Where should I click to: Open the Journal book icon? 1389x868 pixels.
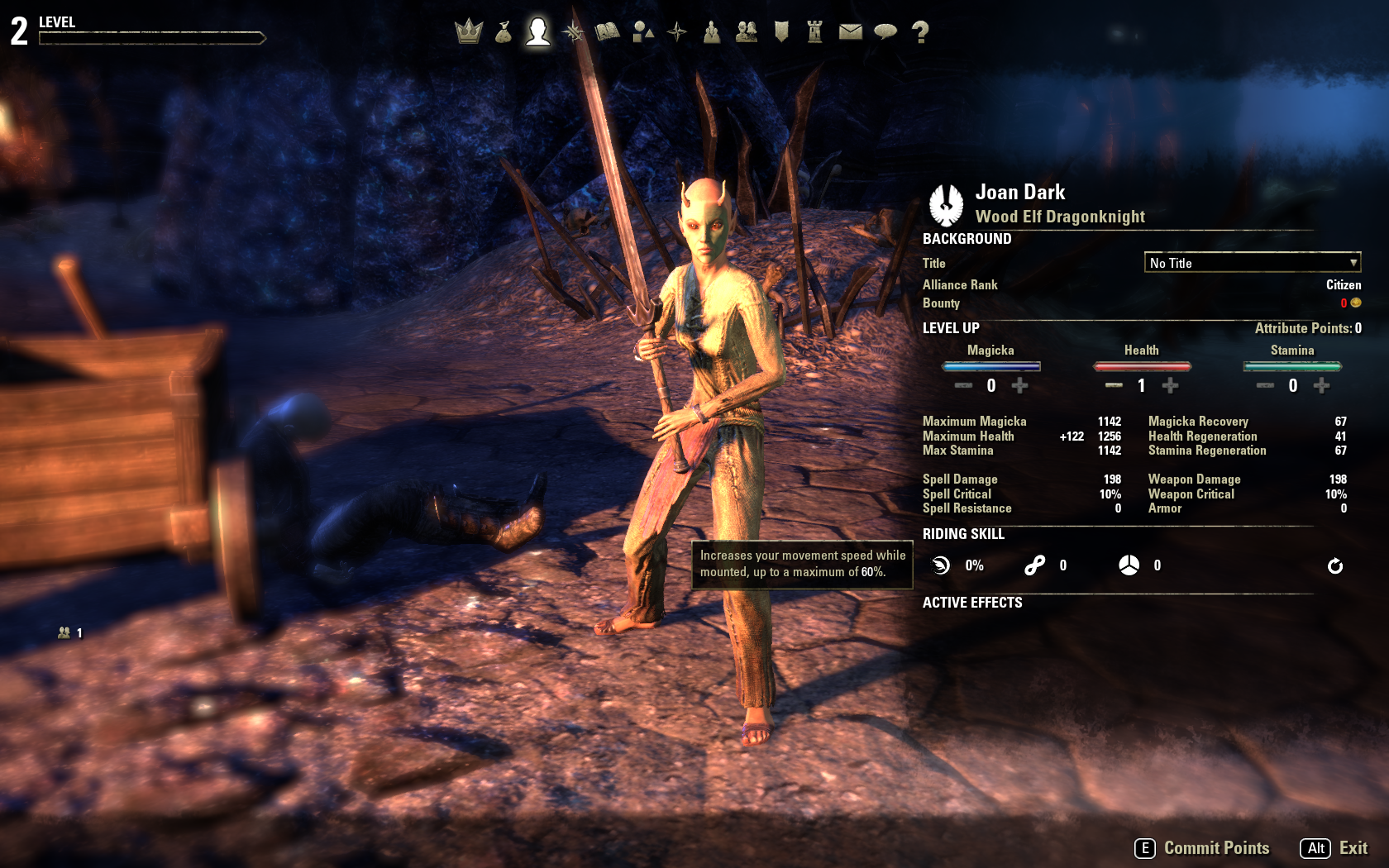[608, 32]
